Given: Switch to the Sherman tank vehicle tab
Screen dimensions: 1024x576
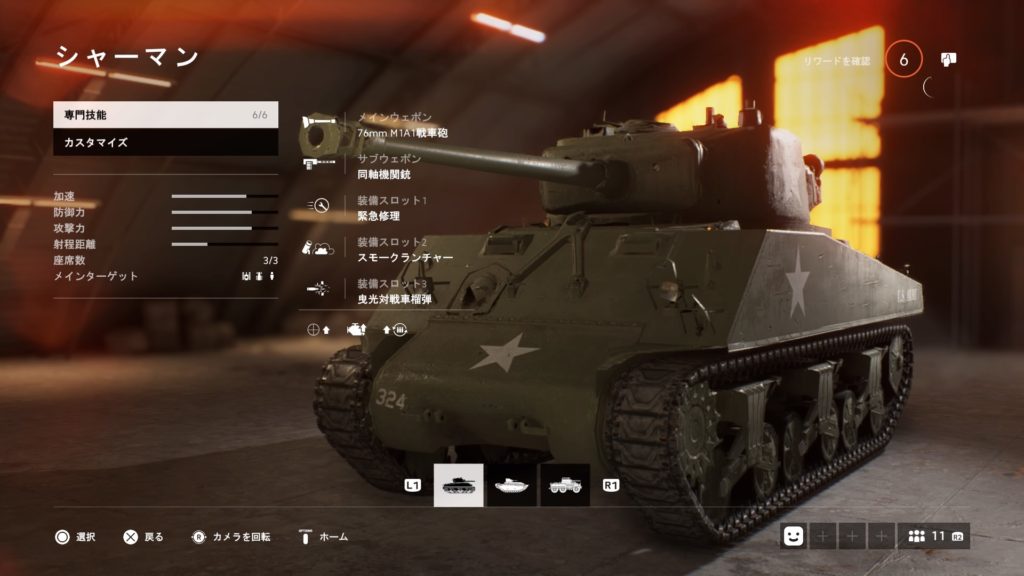Looking at the screenshot, I should tap(458, 485).
